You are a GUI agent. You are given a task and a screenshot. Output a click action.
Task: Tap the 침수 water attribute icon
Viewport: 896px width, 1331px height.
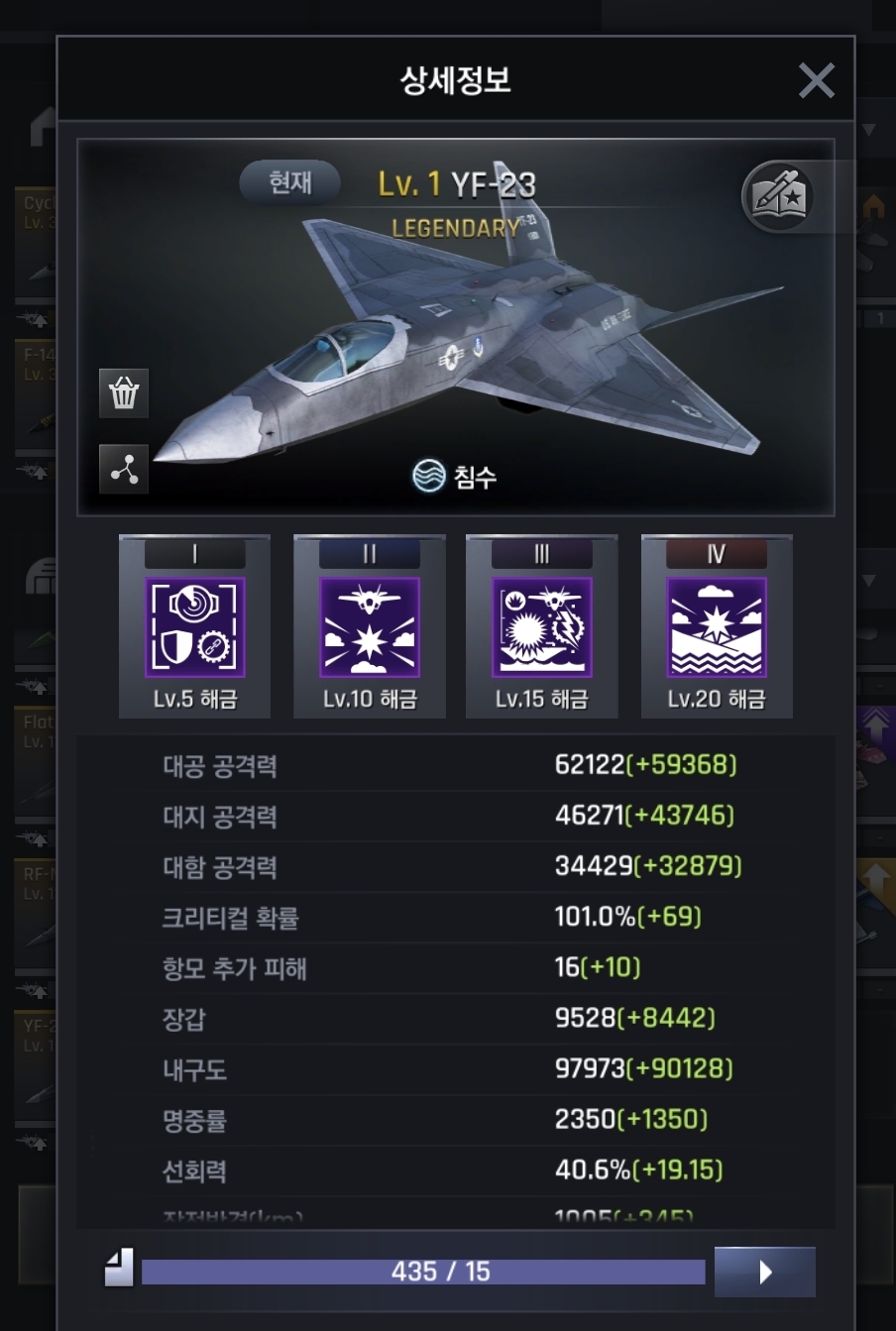coord(429,477)
